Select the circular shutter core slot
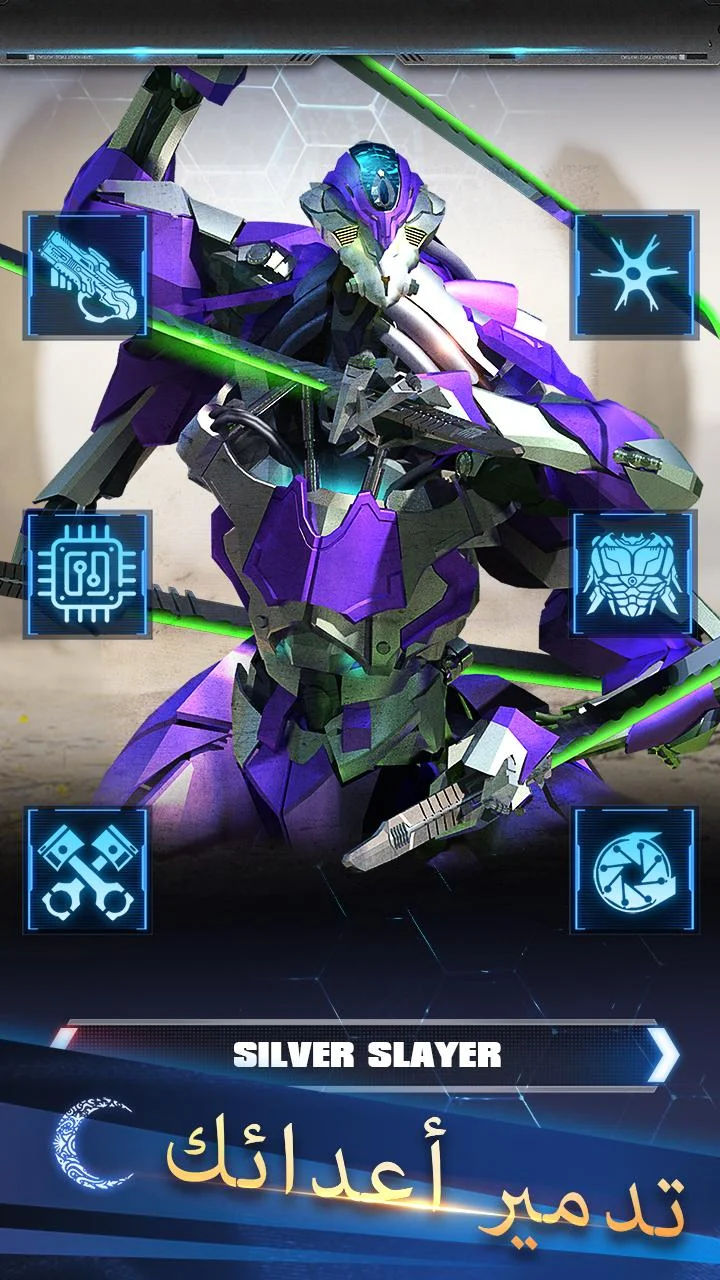Image resolution: width=720 pixels, height=1280 pixels. tap(635, 870)
